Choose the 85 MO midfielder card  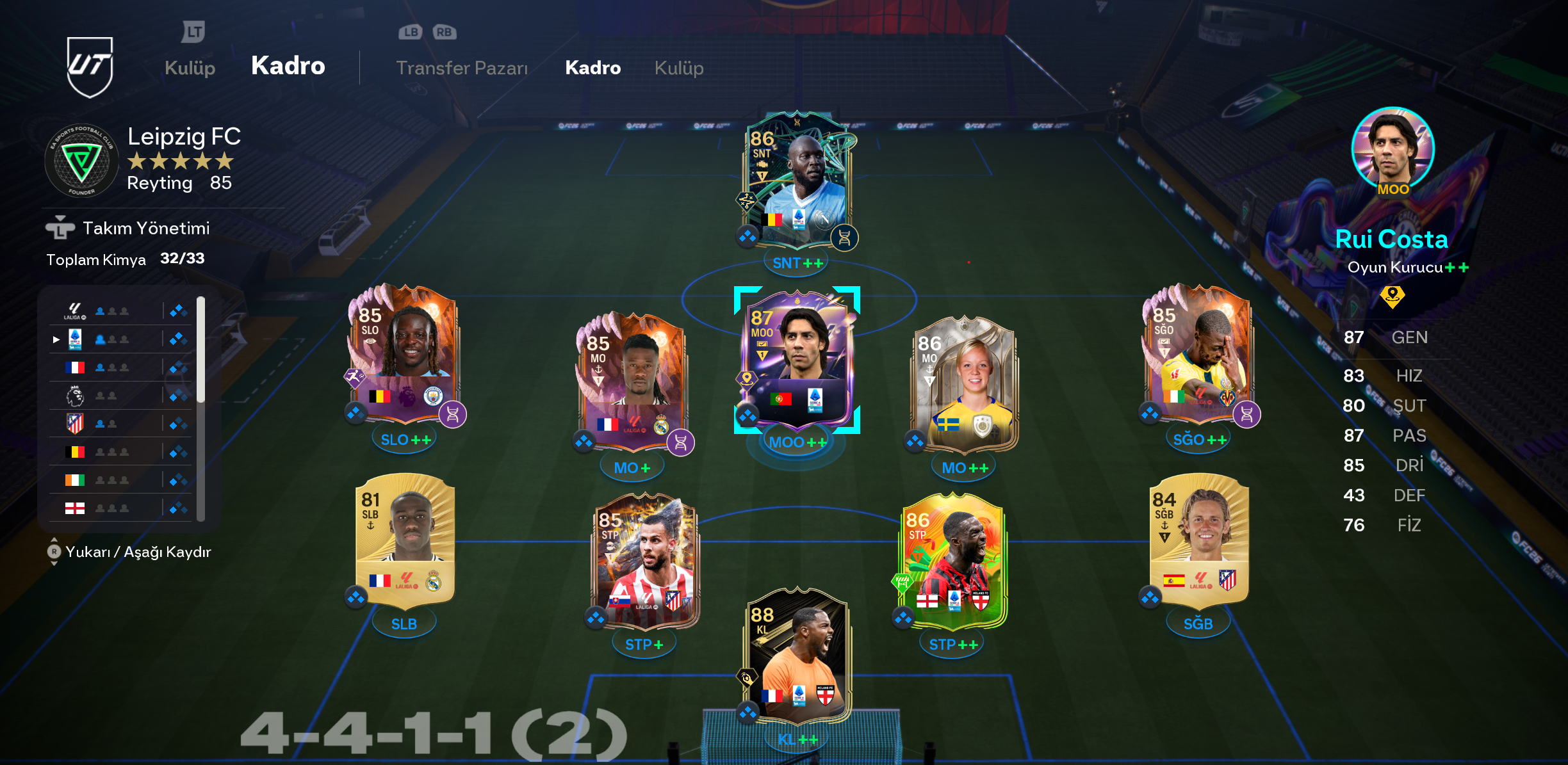pyautogui.click(x=633, y=381)
